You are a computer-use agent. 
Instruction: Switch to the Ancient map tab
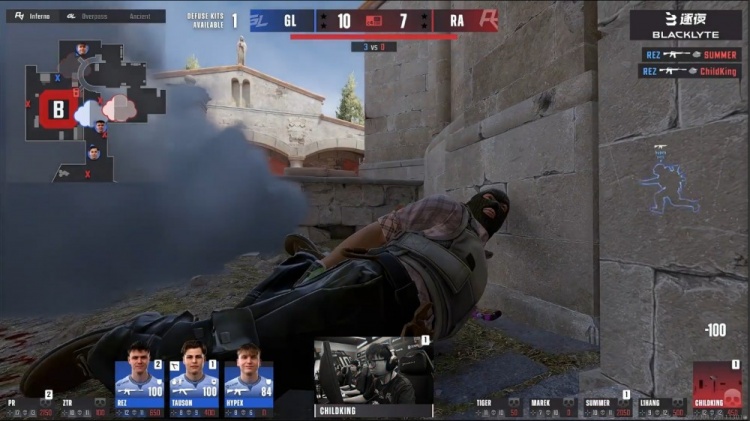140,16
